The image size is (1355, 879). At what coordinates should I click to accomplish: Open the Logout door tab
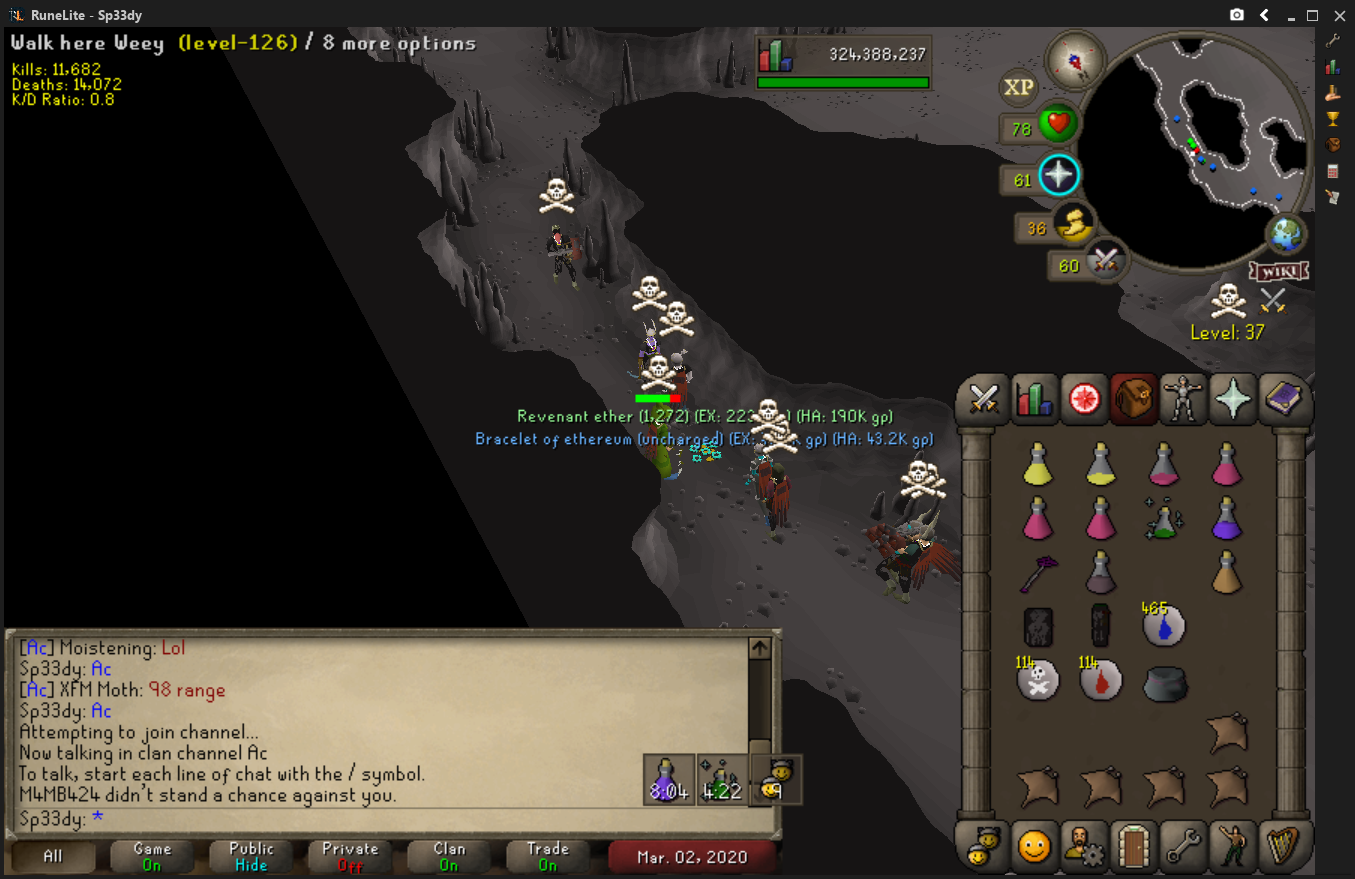point(1134,848)
